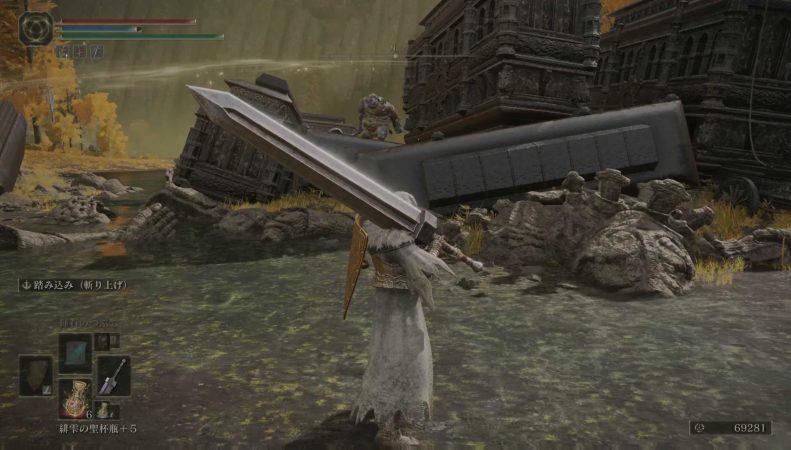
Task: Click the greatsword right-hand weapon slot
Action: click(x=113, y=376)
